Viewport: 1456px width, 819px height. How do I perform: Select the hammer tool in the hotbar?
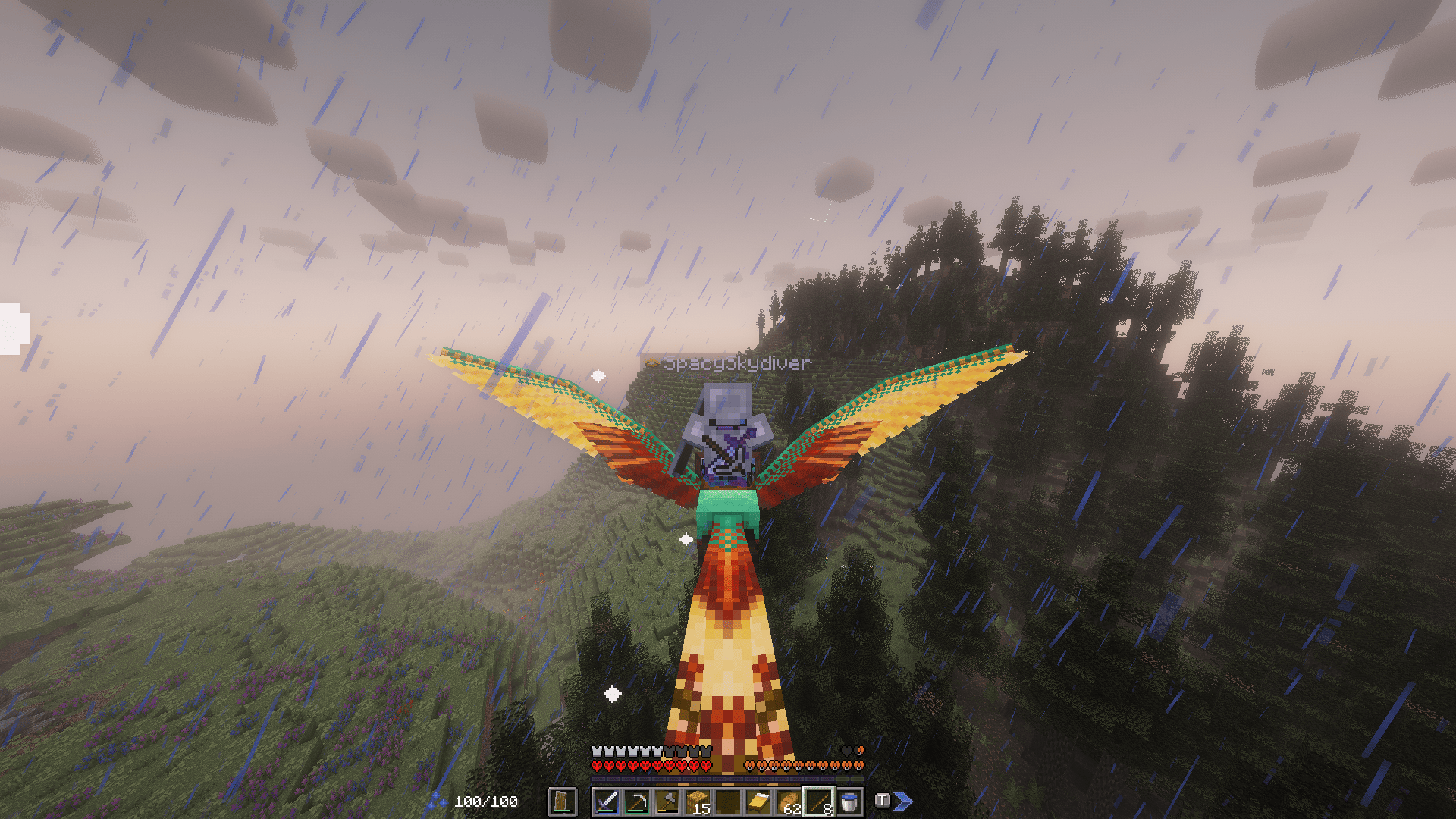click(x=666, y=801)
